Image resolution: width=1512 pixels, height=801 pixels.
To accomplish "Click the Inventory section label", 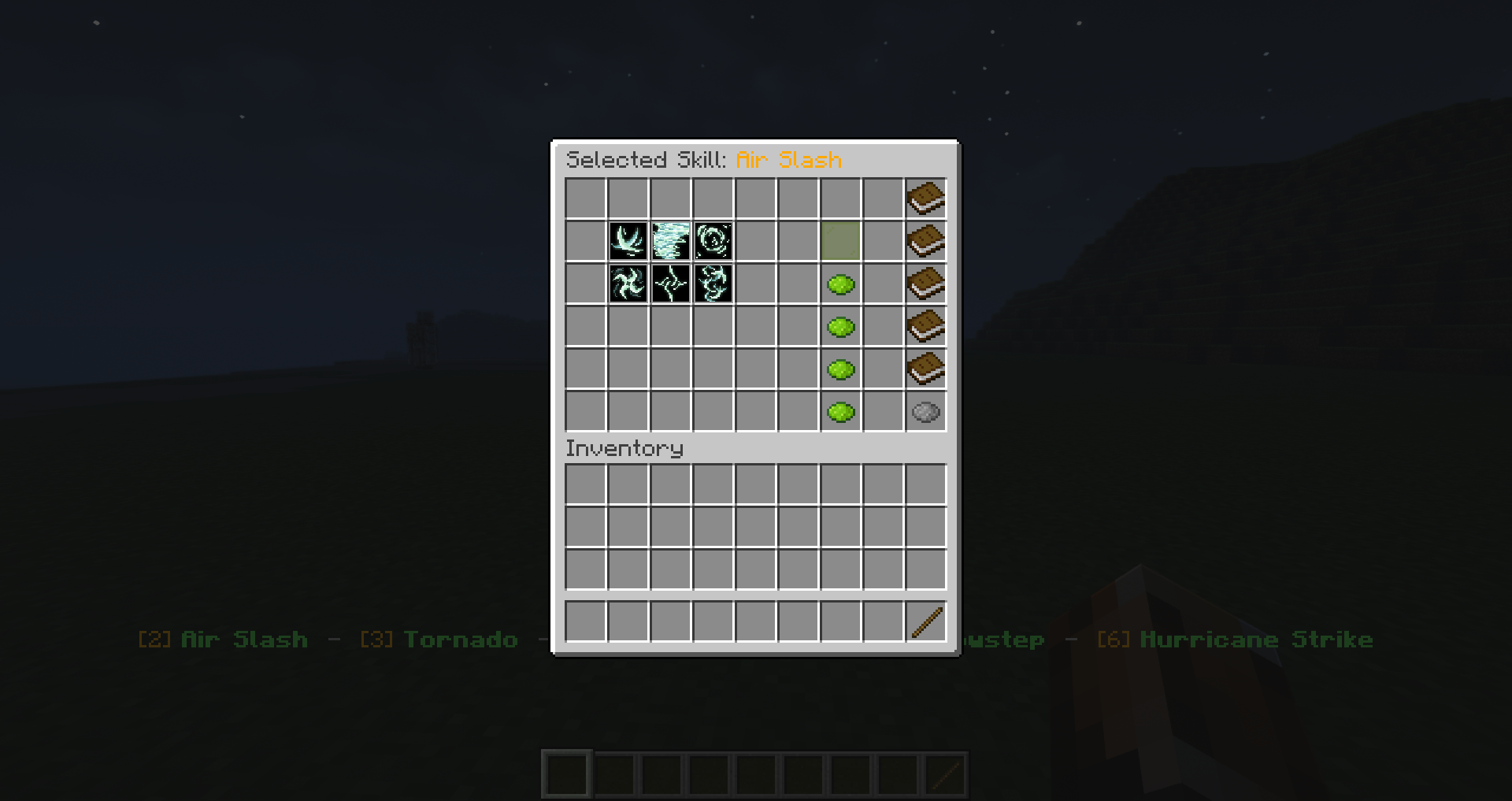I will point(624,447).
